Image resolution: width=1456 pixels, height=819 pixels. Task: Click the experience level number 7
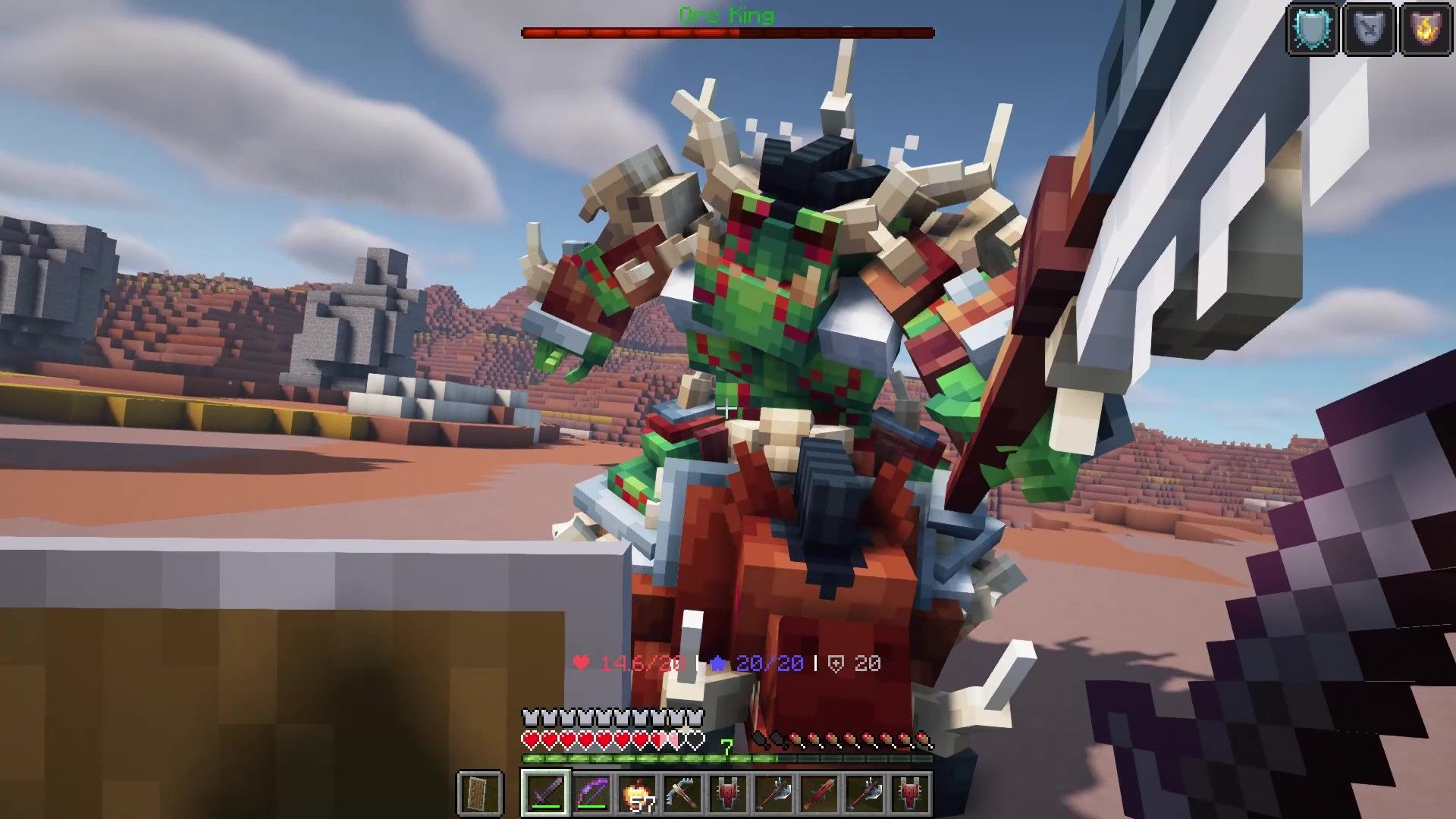[726, 745]
